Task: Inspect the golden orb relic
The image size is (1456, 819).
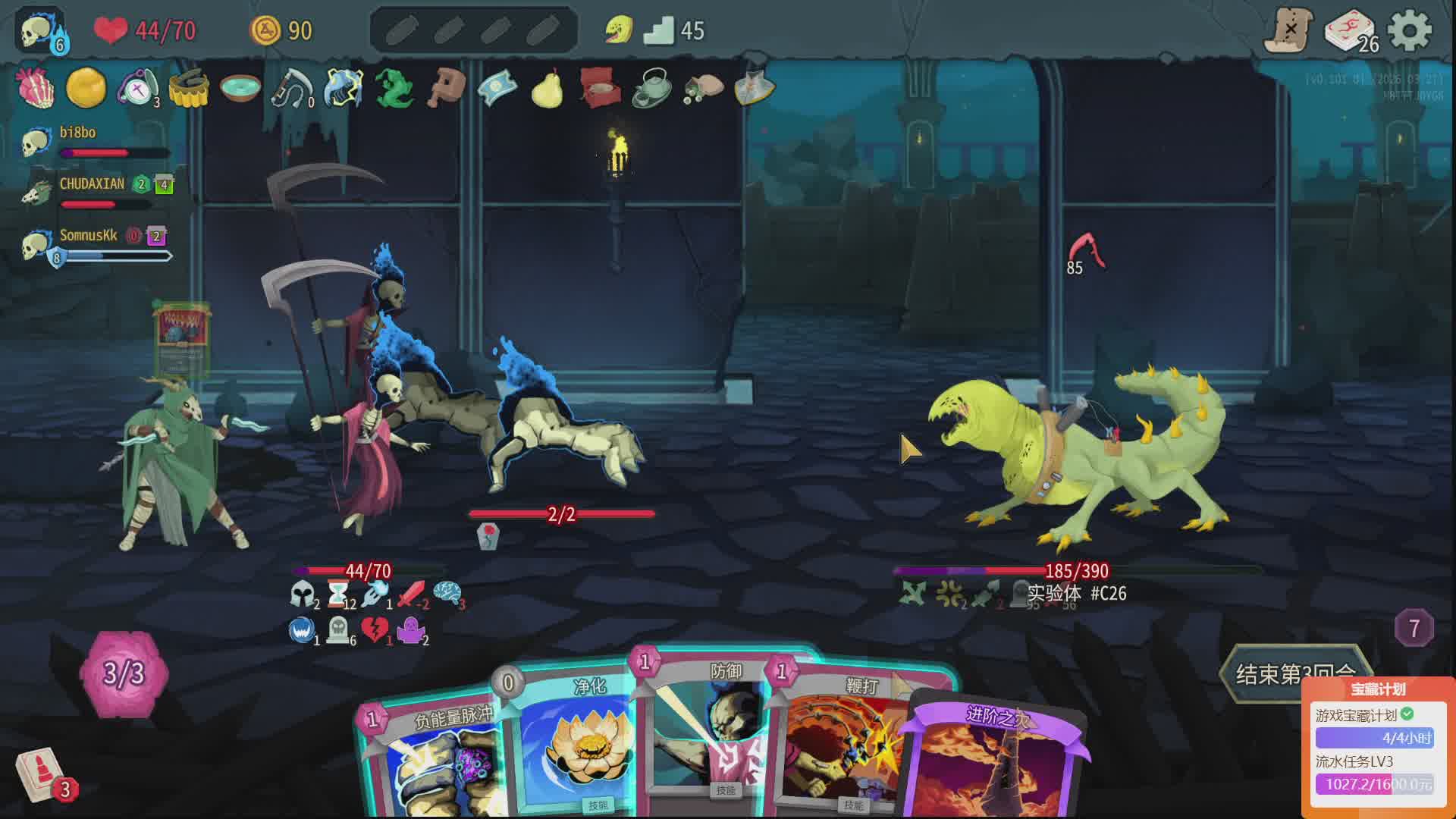Action: coord(86,88)
